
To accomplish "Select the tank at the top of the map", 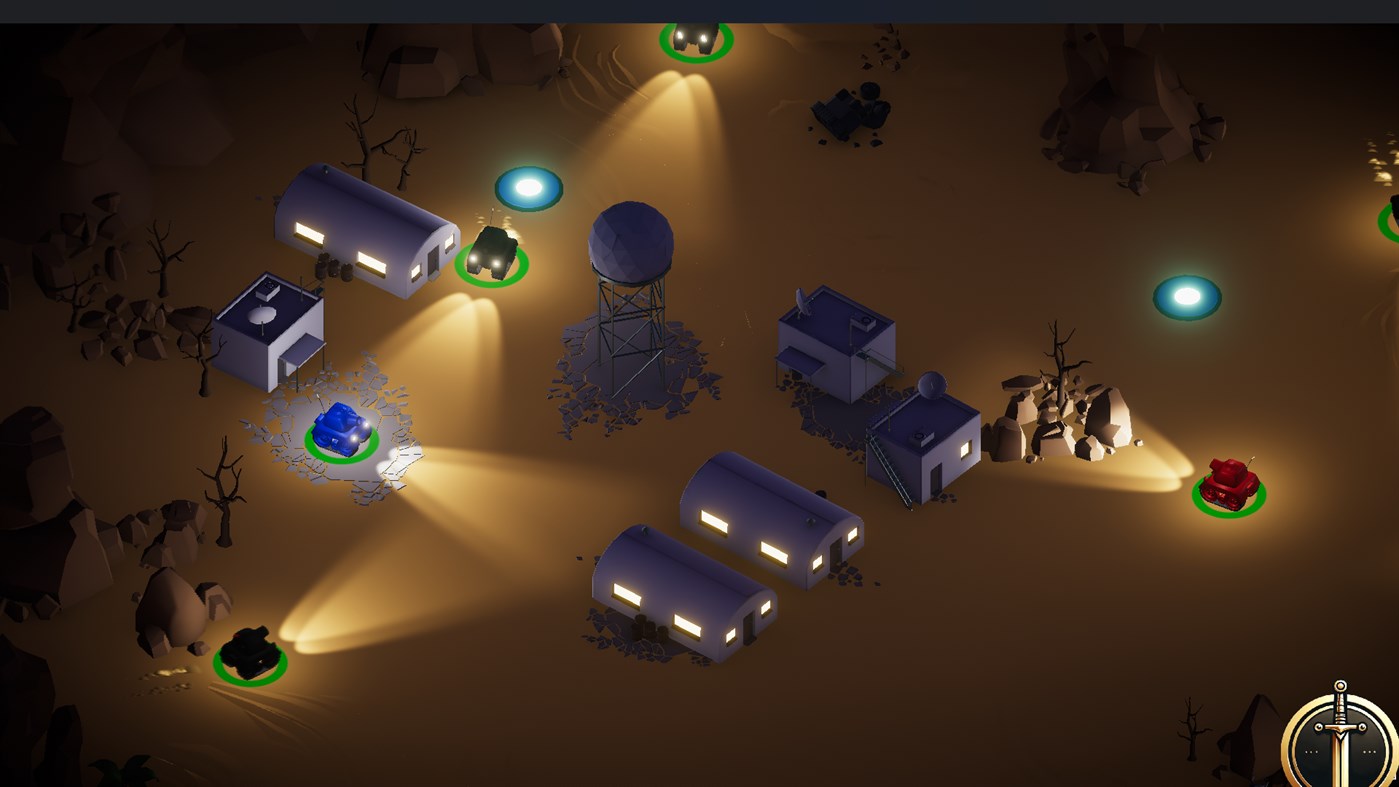I will click(695, 37).
